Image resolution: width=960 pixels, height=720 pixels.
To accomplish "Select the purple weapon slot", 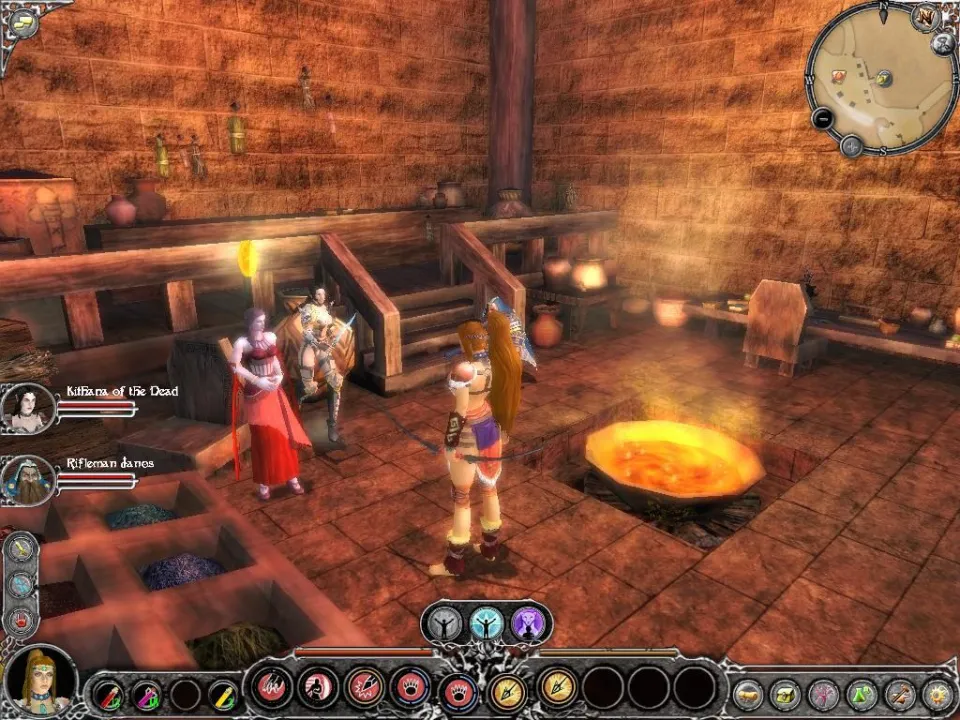I will (147, 693).
